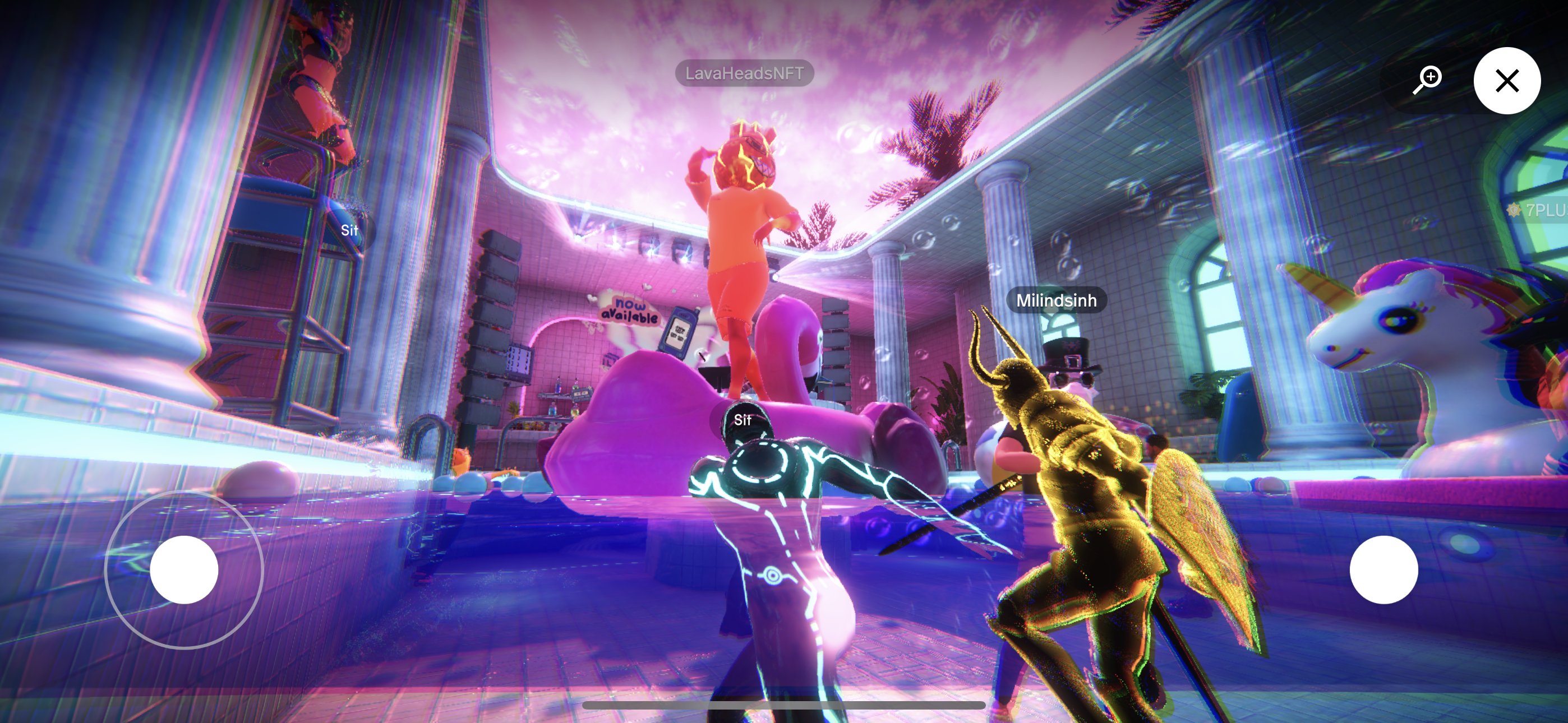Tap the virtual joystick thumb knob

point(184,569)
